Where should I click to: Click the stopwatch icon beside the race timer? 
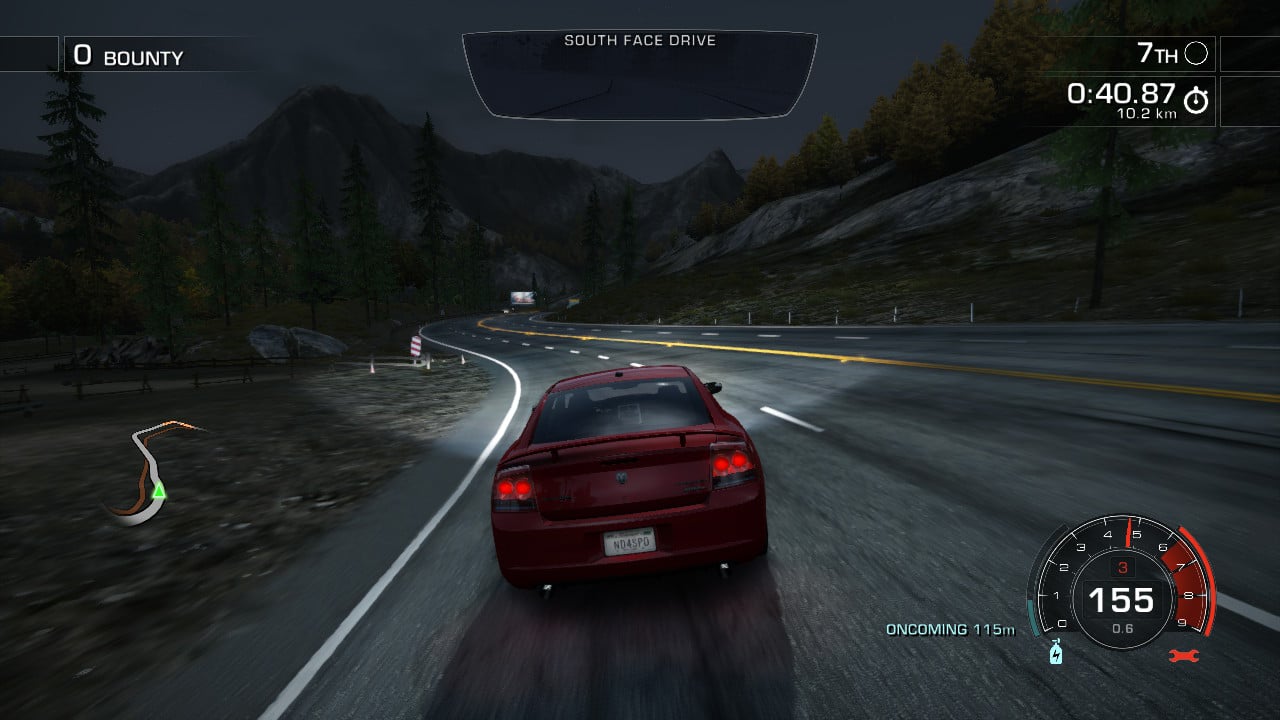[1198, 98]
